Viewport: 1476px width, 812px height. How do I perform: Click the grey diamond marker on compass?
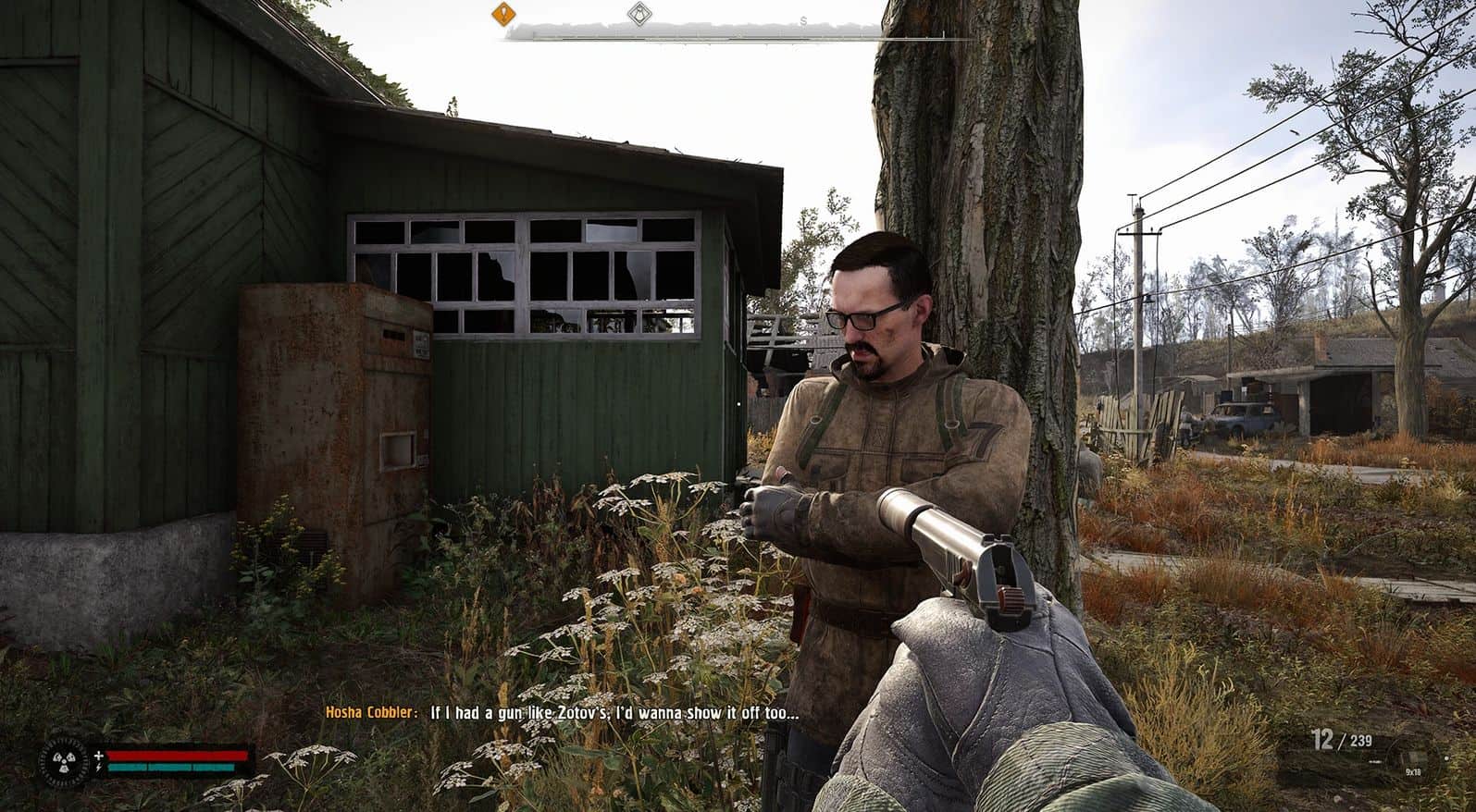639,14
